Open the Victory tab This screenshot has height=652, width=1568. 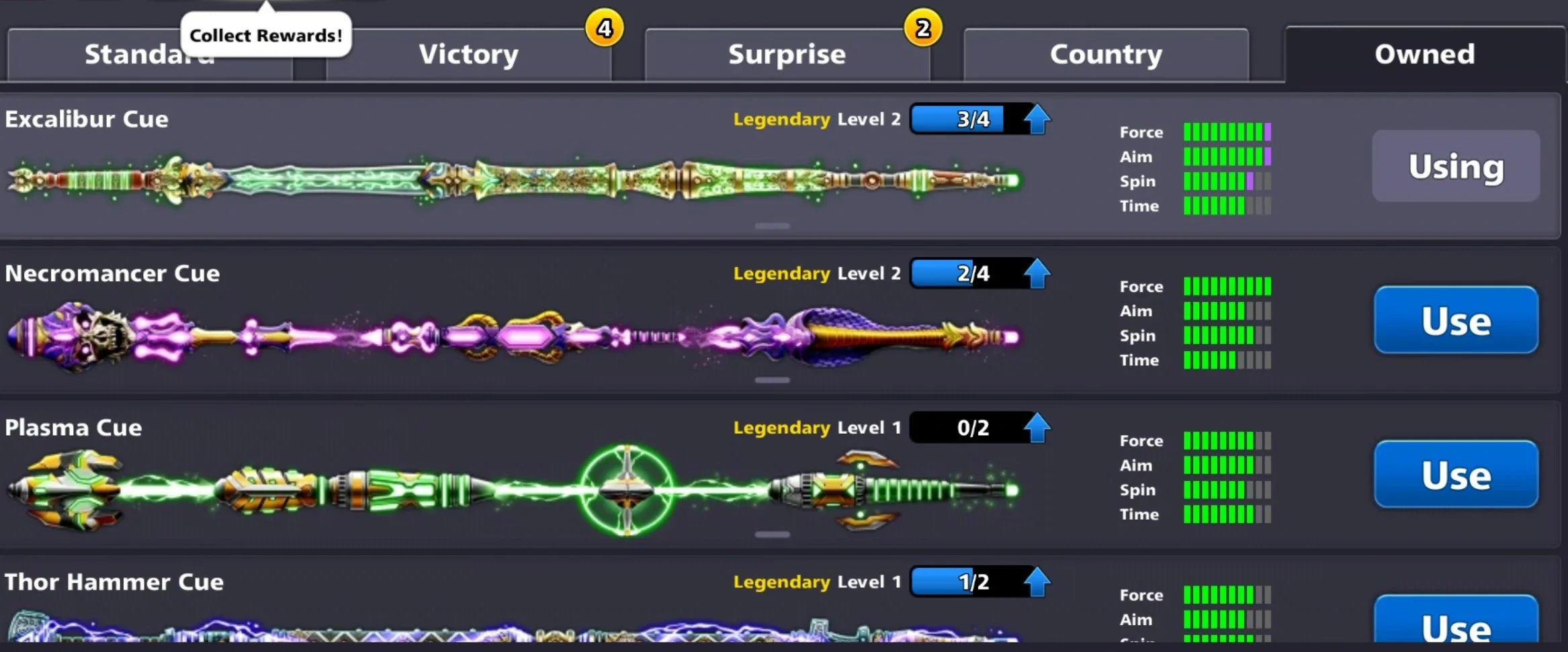click(468, 55)
